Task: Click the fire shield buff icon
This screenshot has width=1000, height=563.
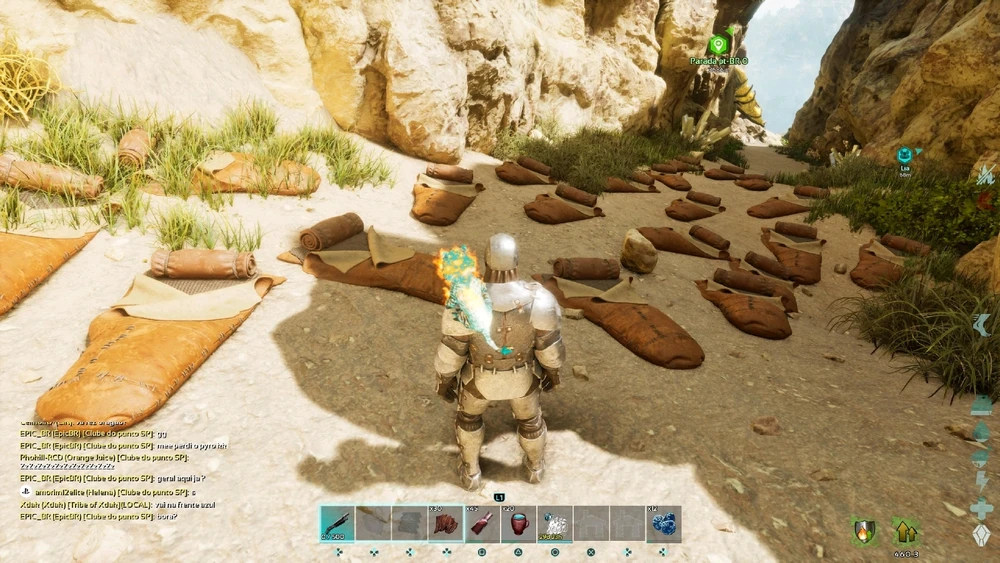Action: pos(864,531)
